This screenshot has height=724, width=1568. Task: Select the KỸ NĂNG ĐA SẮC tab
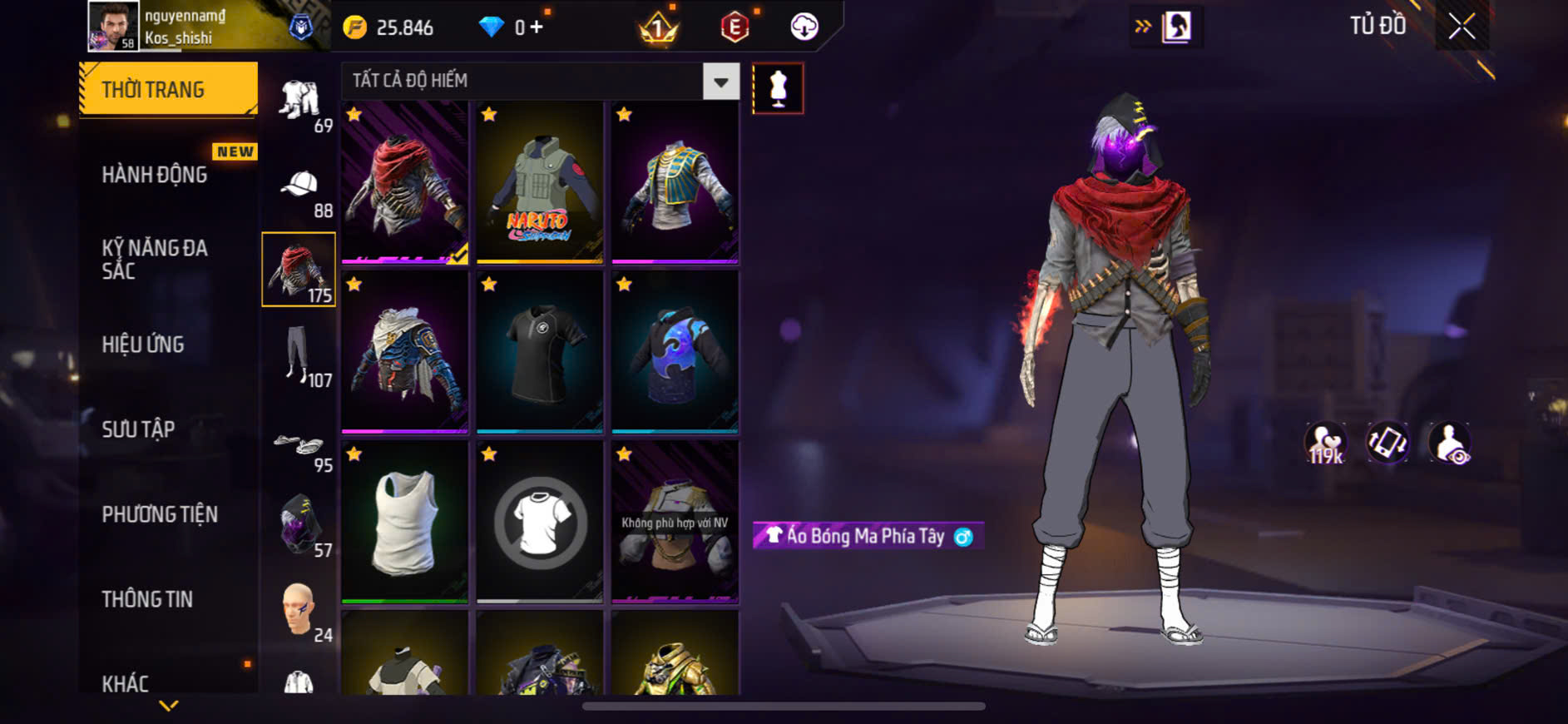(x=155, y=259)
